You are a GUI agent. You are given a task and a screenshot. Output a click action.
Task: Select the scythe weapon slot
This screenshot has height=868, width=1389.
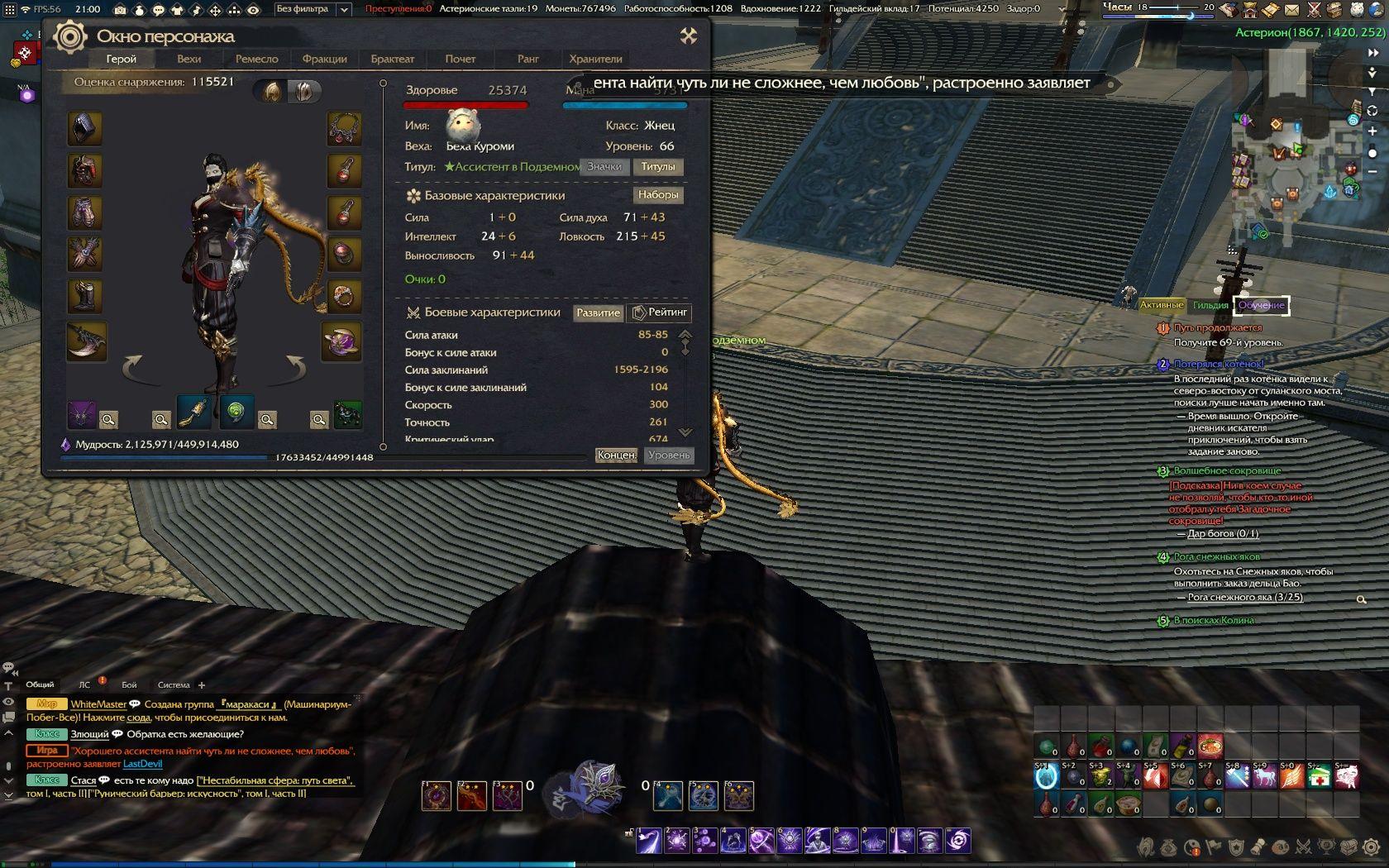pos(86,341)
